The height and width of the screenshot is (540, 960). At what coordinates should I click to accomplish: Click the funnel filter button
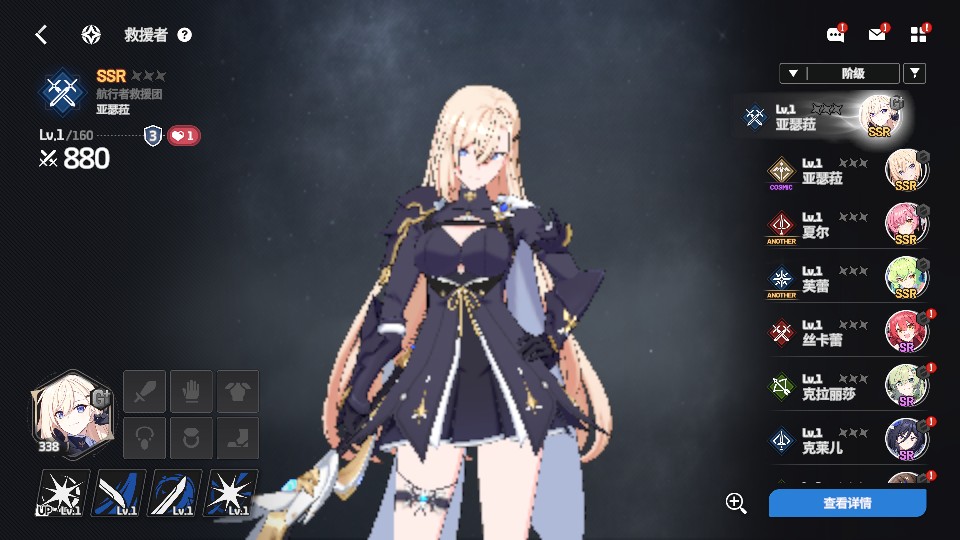(x=914, y=73)
